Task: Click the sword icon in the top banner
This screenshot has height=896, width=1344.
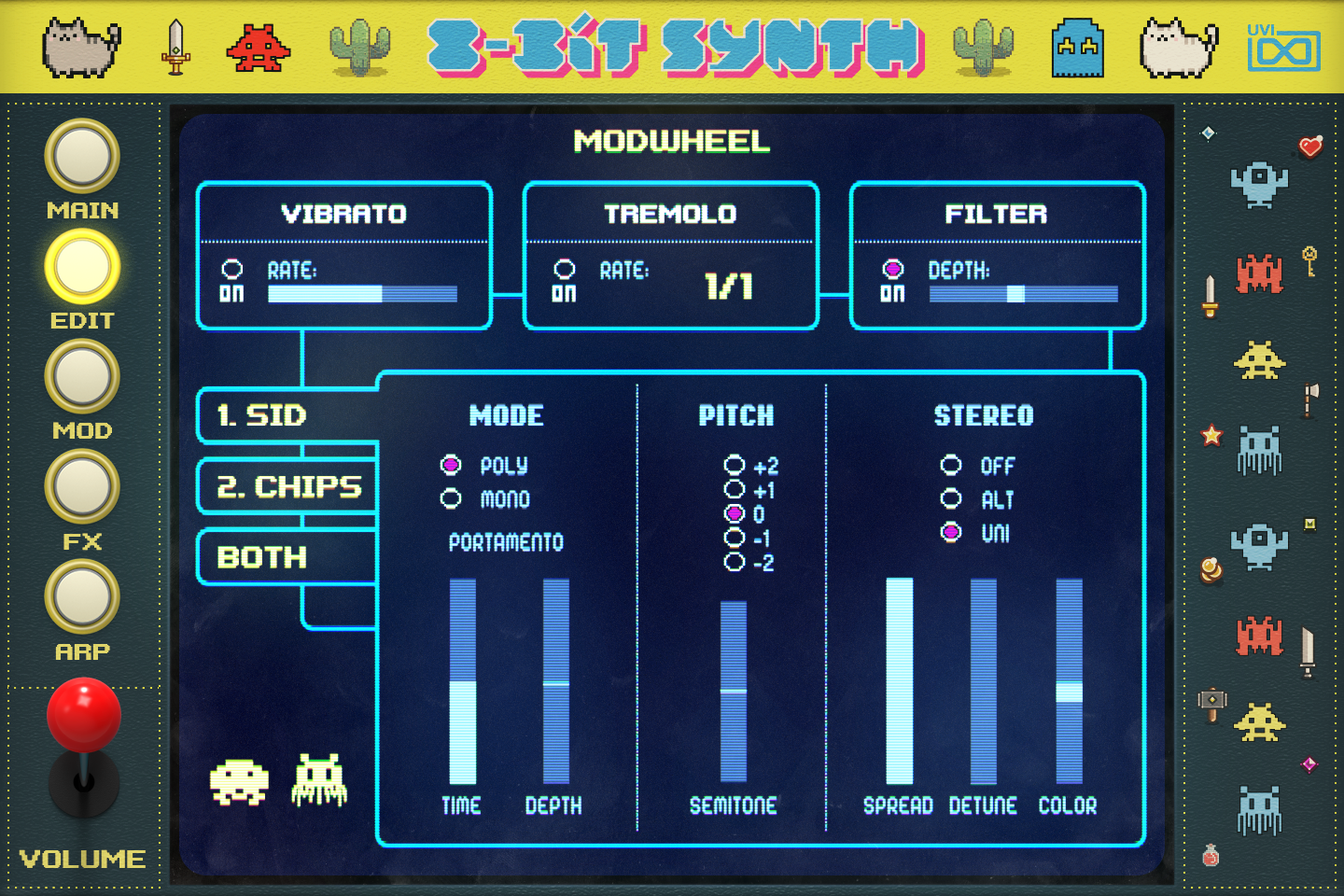Action: 173,45
